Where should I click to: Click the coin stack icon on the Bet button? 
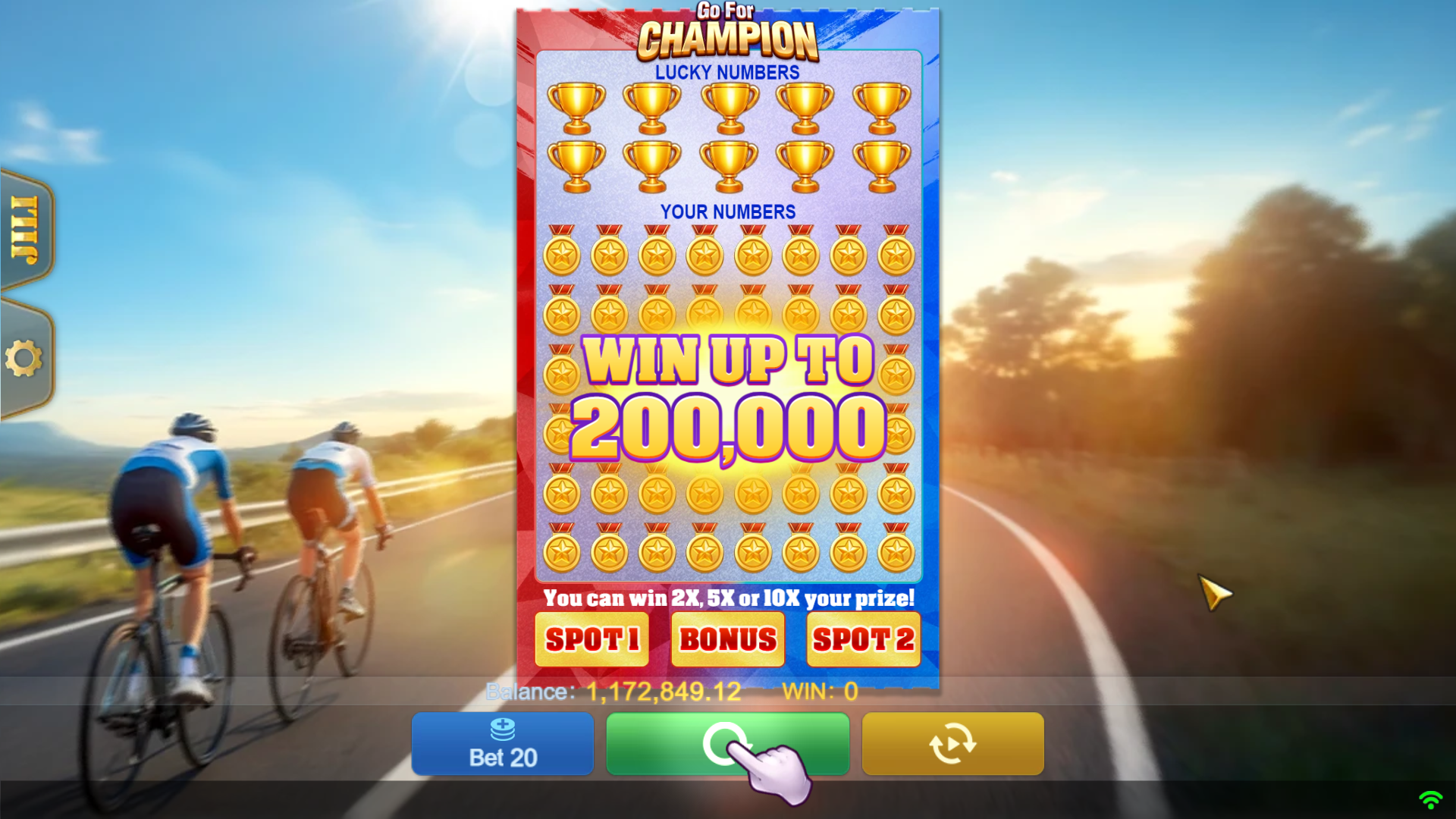coord(502,730)
